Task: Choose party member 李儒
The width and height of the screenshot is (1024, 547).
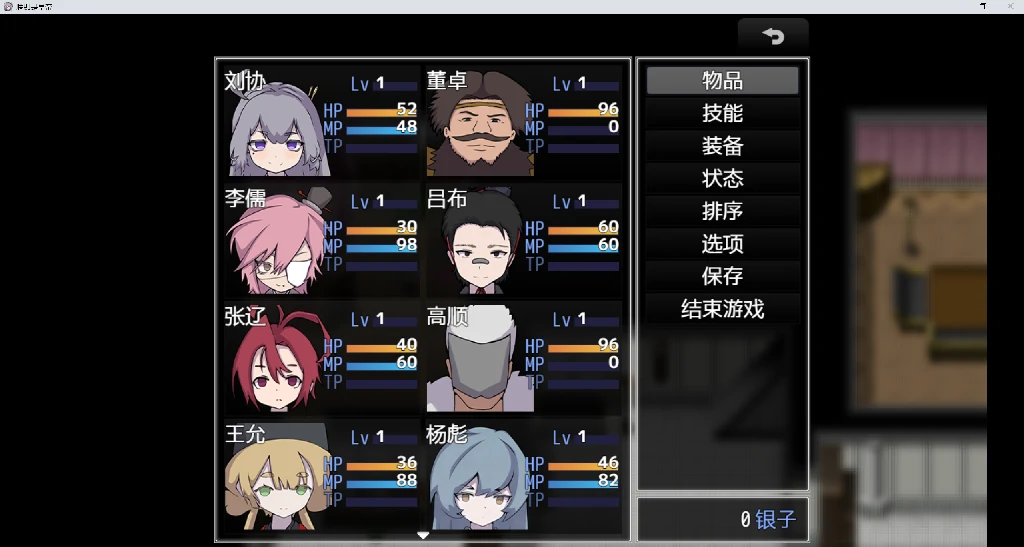Action: pos(320,238)
